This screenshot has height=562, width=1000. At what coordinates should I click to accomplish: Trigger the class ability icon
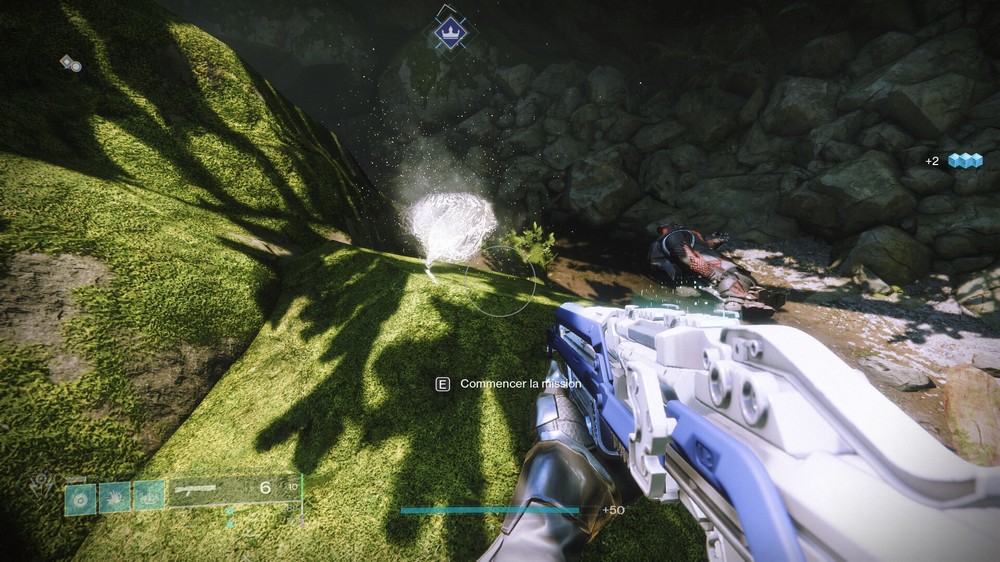[x=149, y=495]
